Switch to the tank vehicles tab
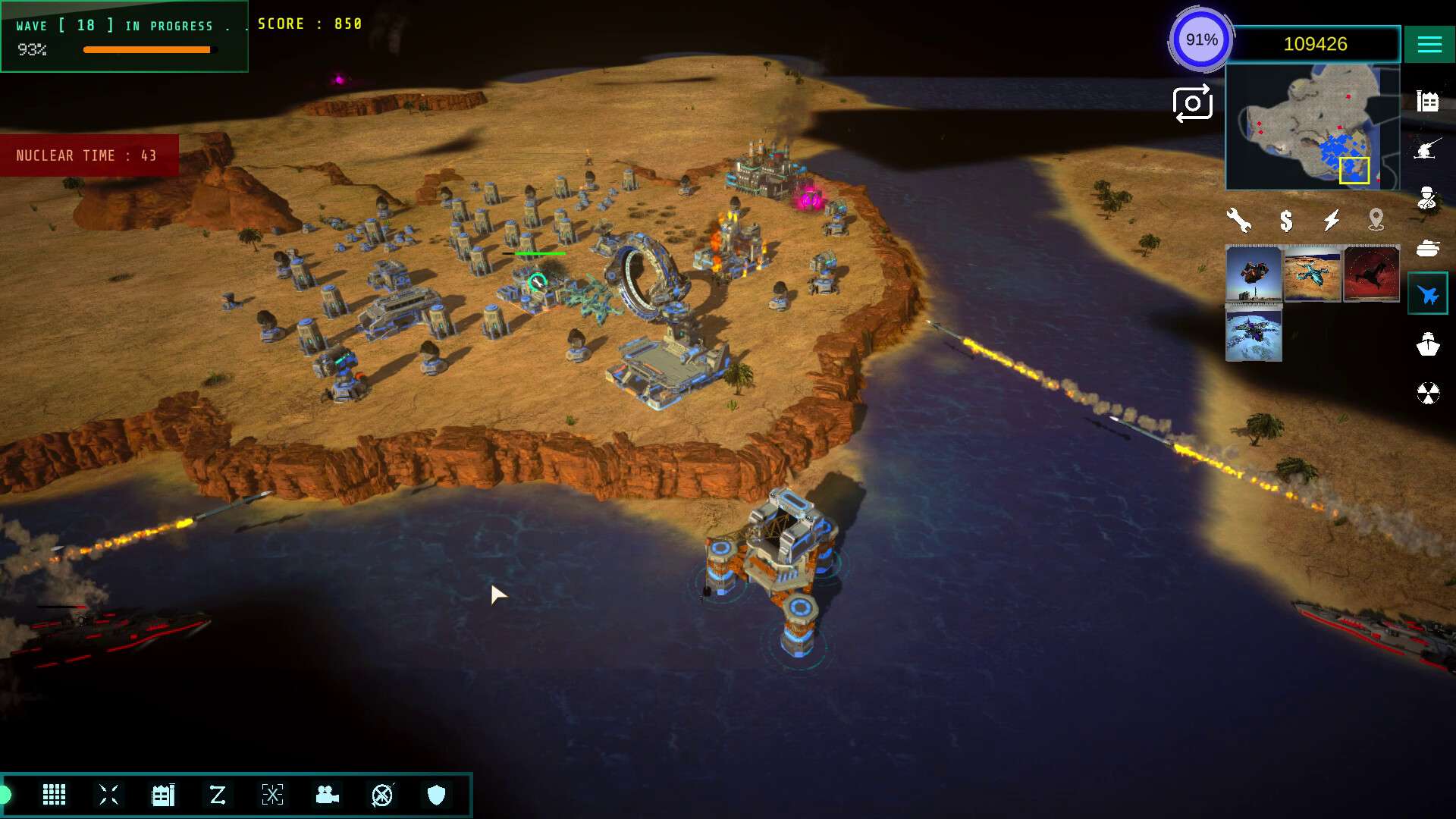Screen dimensions: 1456x819 [x=1427, y=248]
